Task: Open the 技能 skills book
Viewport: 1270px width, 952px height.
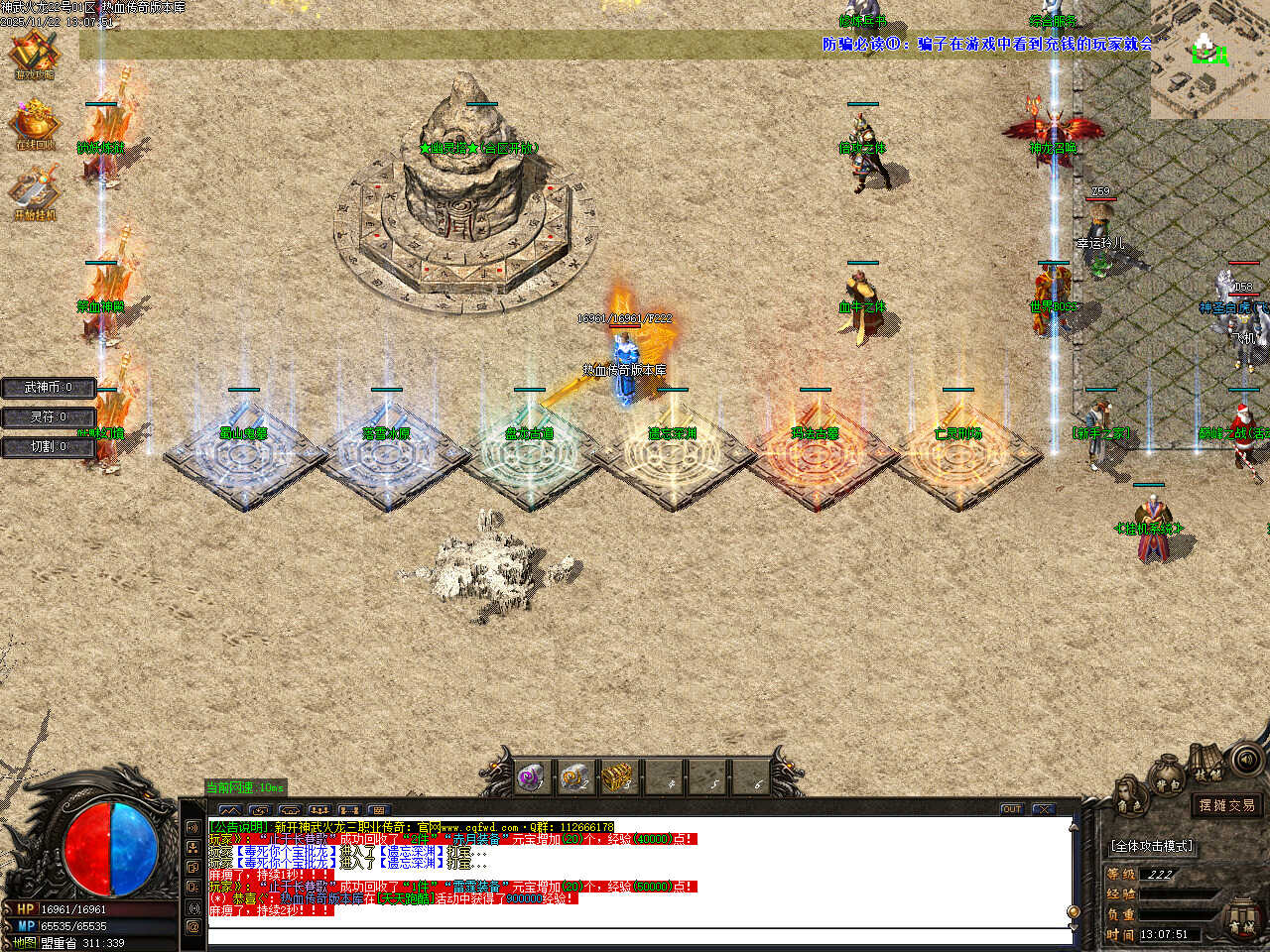Action: click(x=1206, y=765)
